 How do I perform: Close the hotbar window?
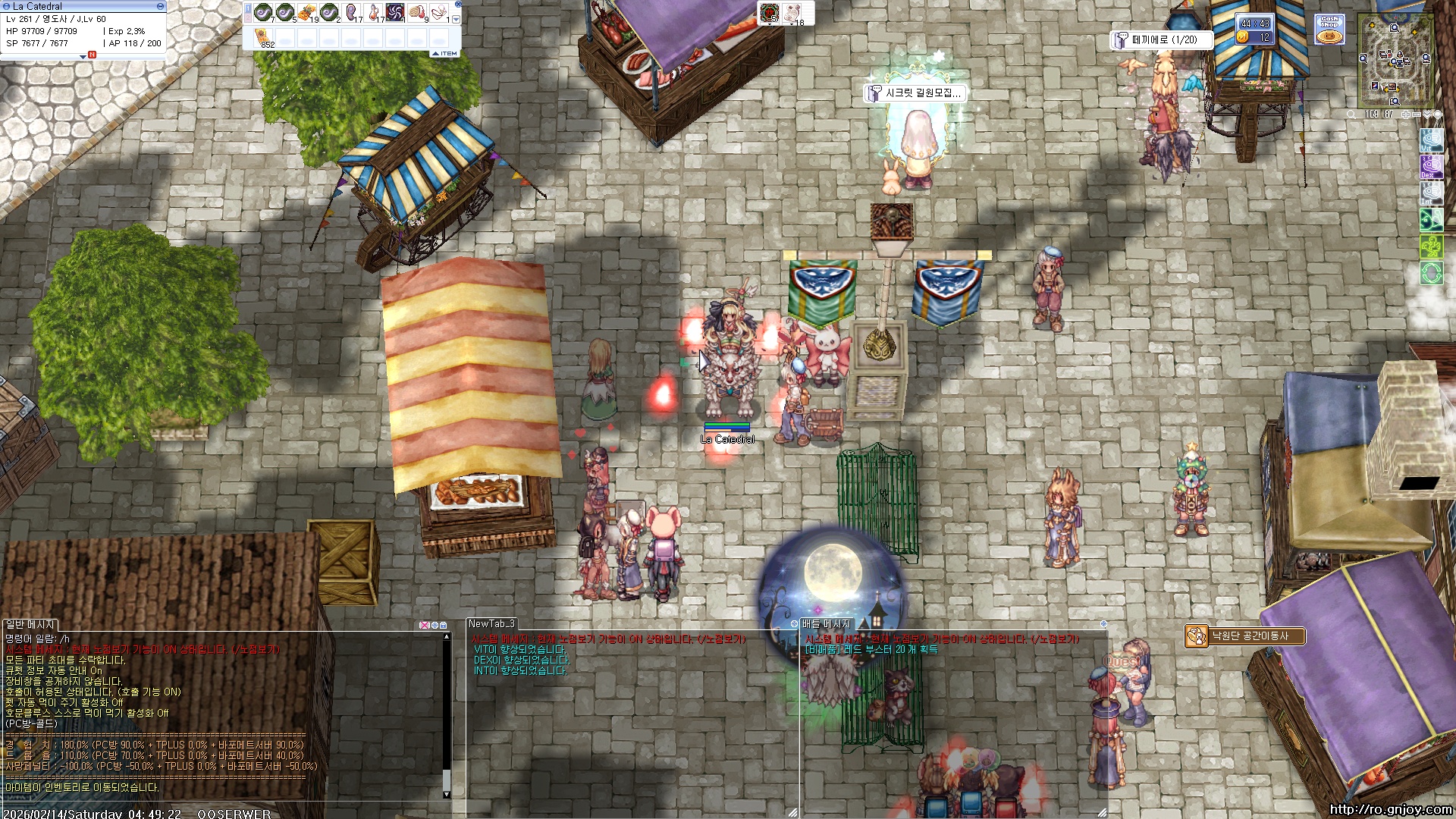(458, 5)
